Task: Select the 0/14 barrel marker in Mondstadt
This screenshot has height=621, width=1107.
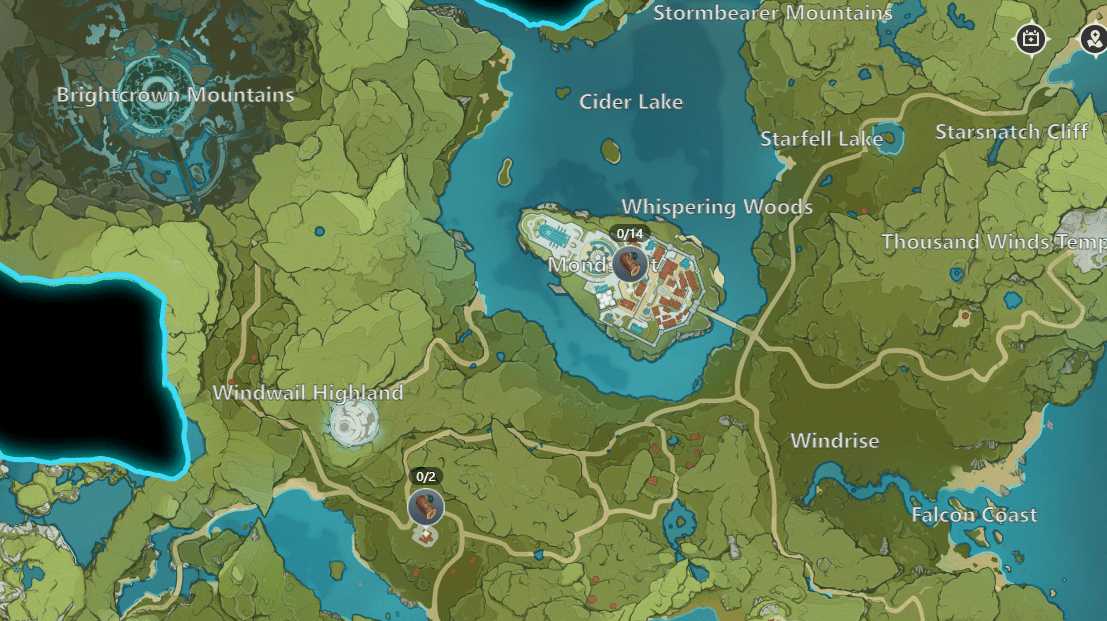Action: pyautogui.click(x=629, y=264)
